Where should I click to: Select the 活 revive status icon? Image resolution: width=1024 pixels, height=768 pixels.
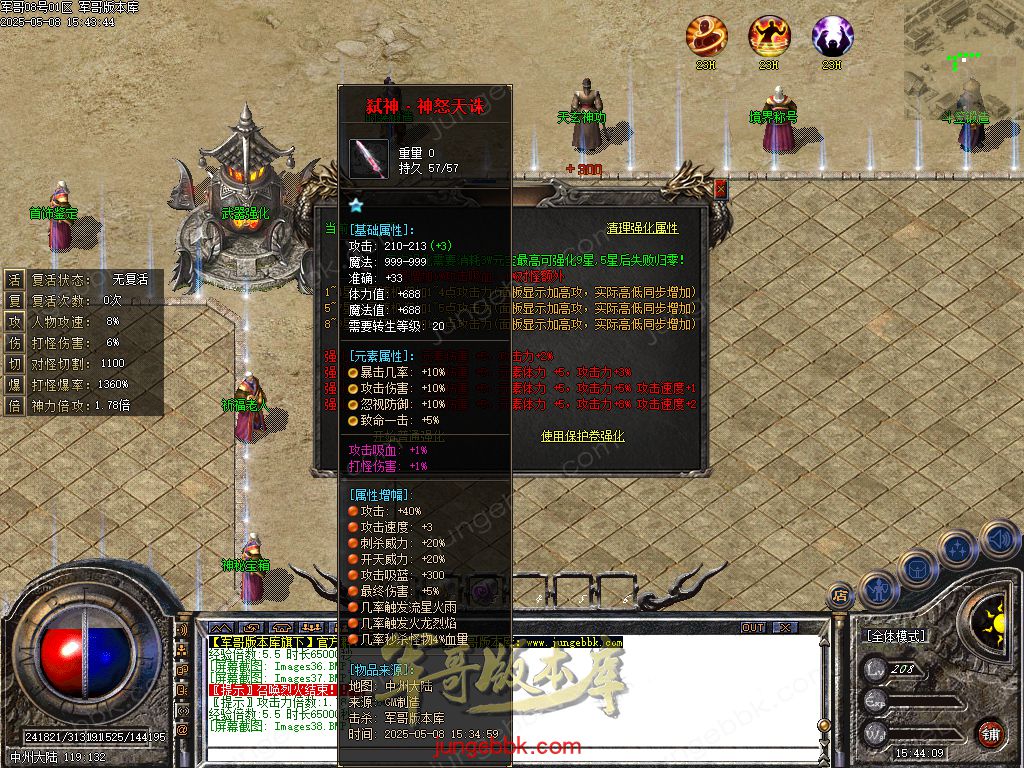coord(15,280)
